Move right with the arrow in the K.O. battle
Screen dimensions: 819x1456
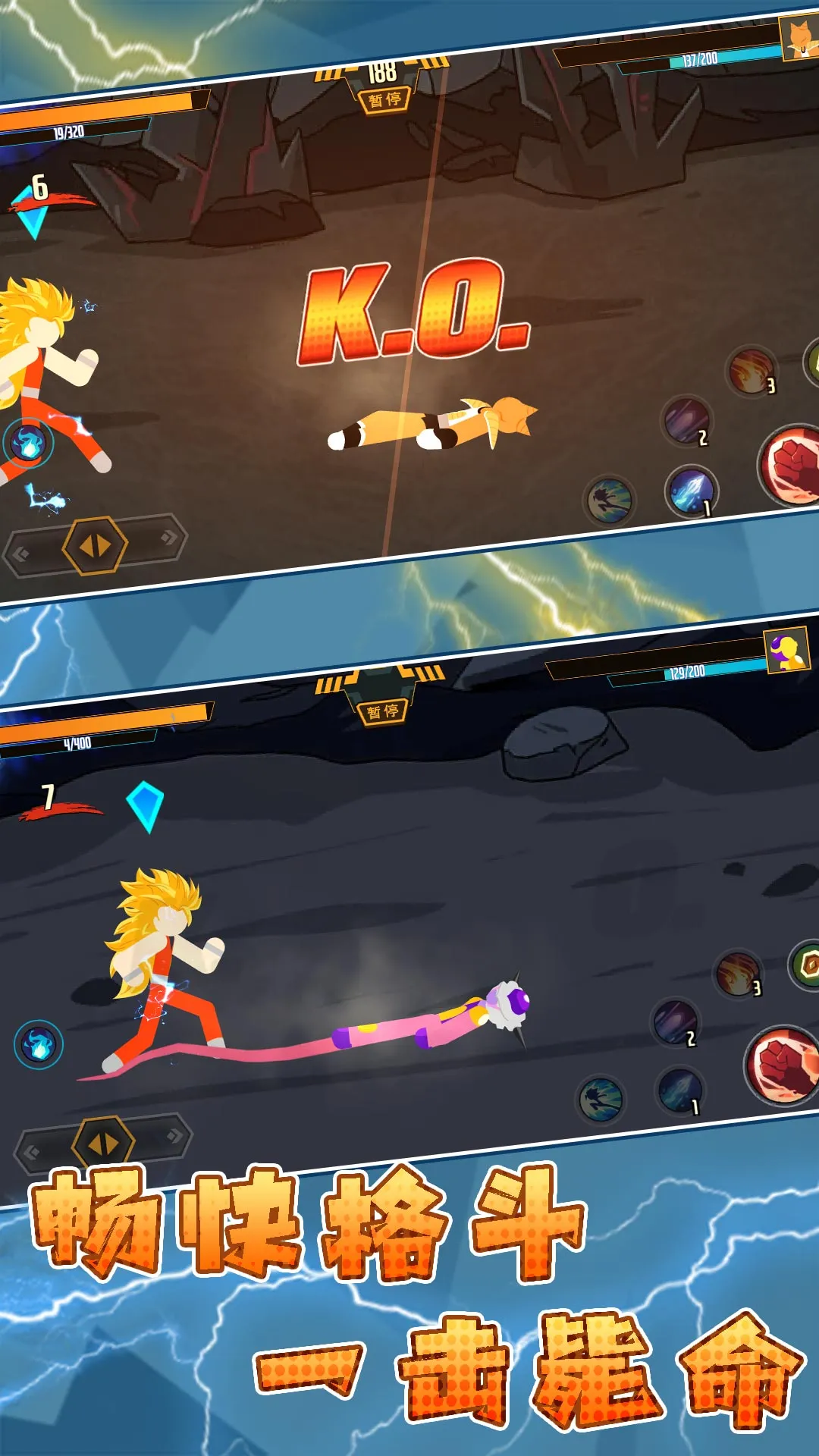(168, 537)
